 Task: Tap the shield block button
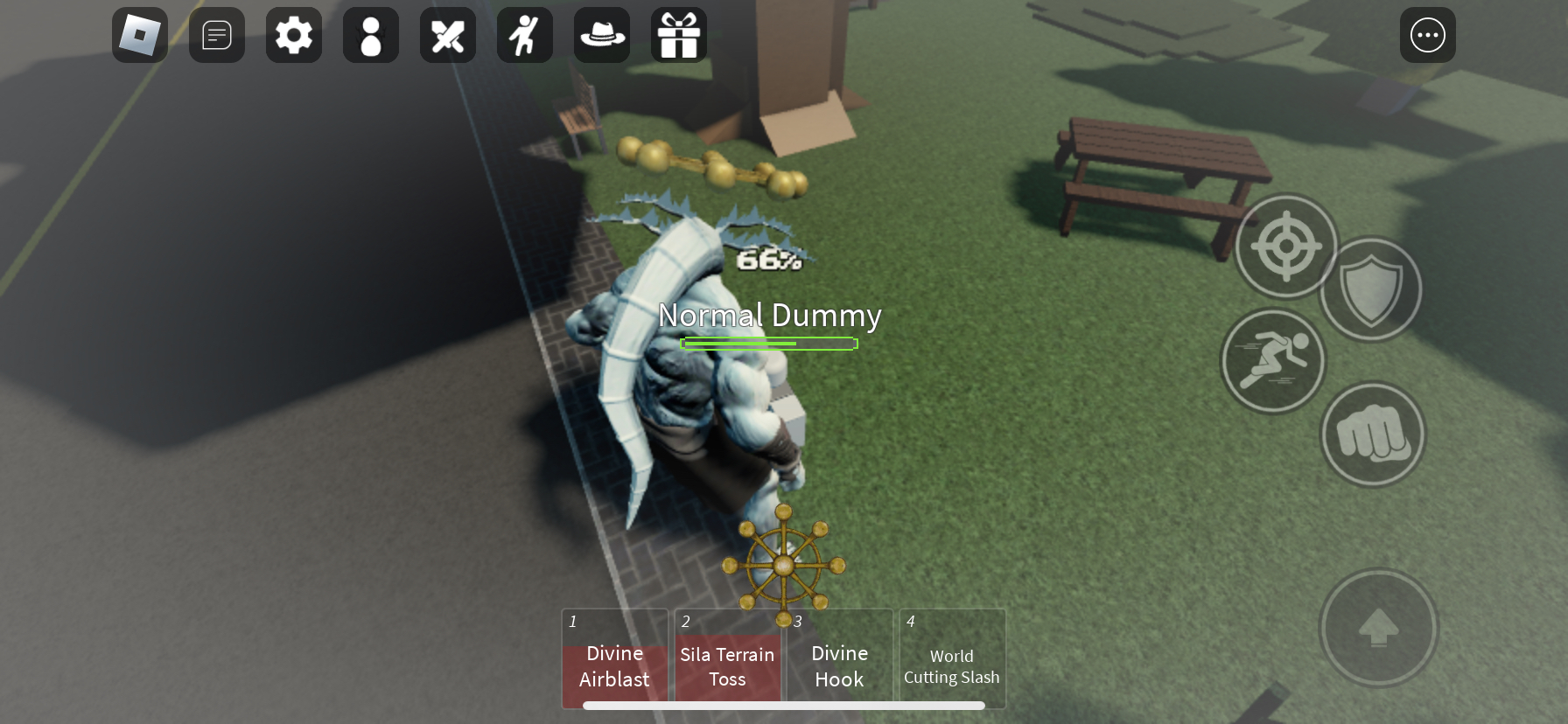(x=1370, y=290)
